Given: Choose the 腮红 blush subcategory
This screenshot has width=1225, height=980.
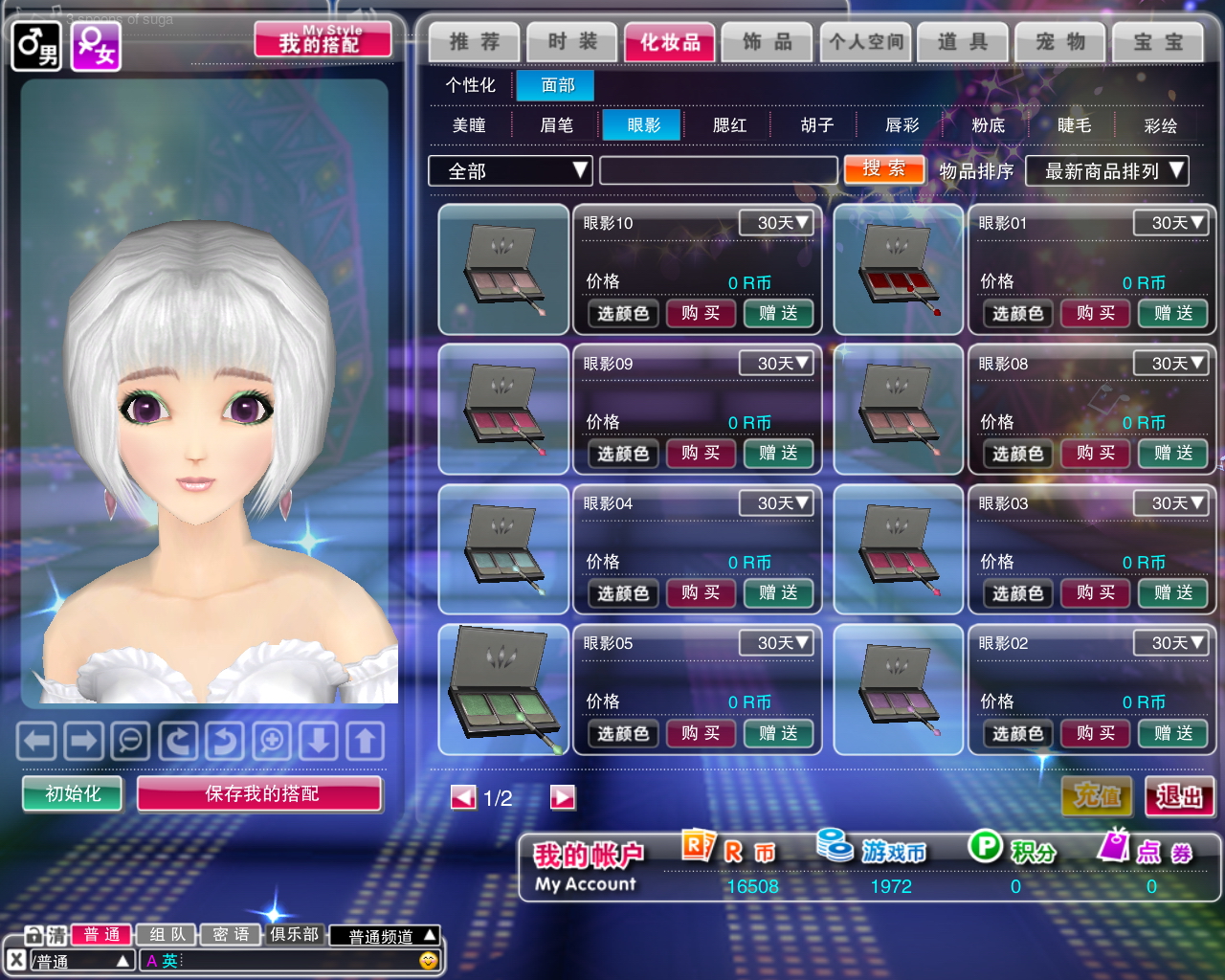Looking at the screenshot, I should pyautogui.click(x=729, y=125).
